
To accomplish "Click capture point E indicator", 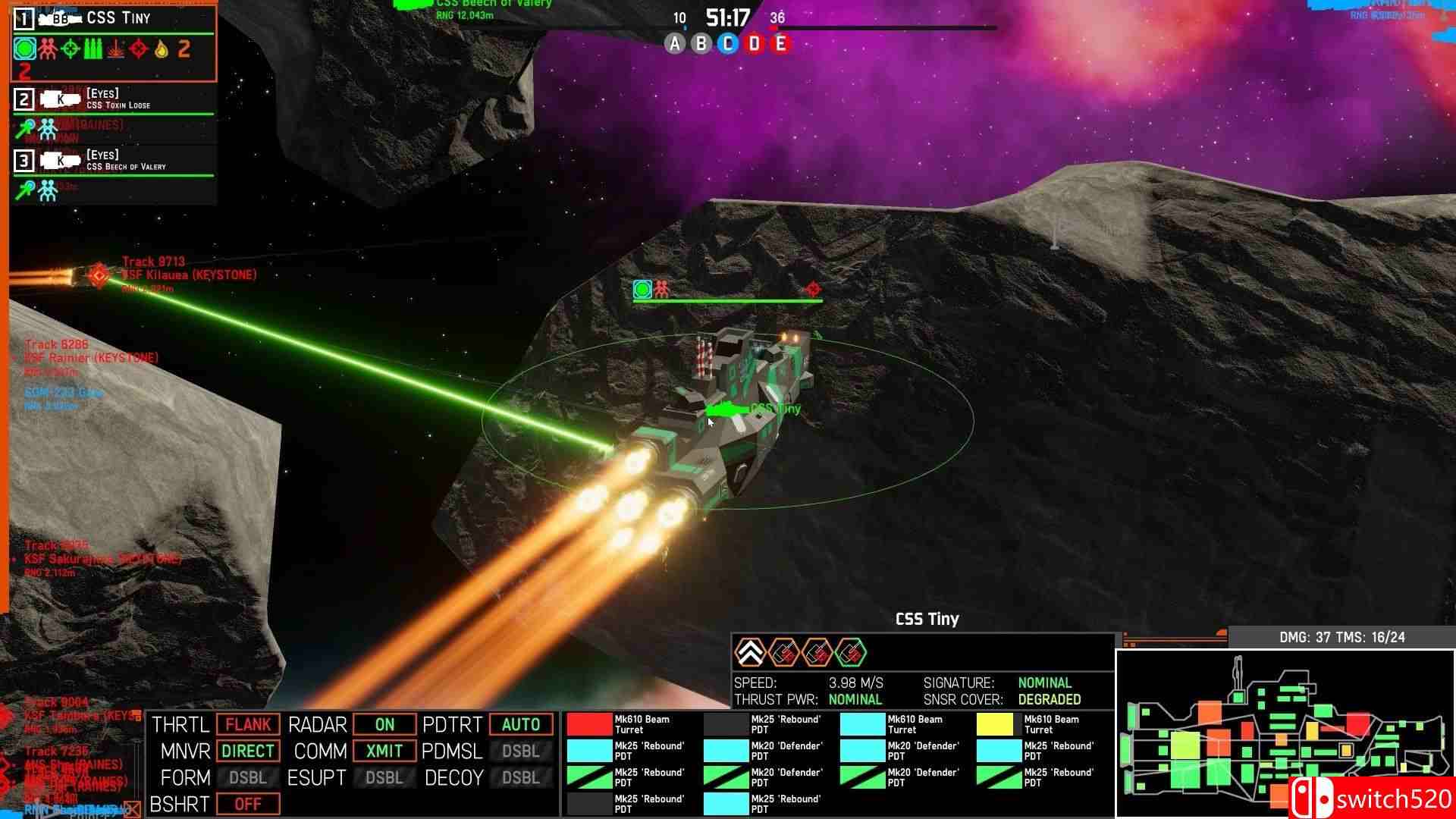I will (780, 44).
